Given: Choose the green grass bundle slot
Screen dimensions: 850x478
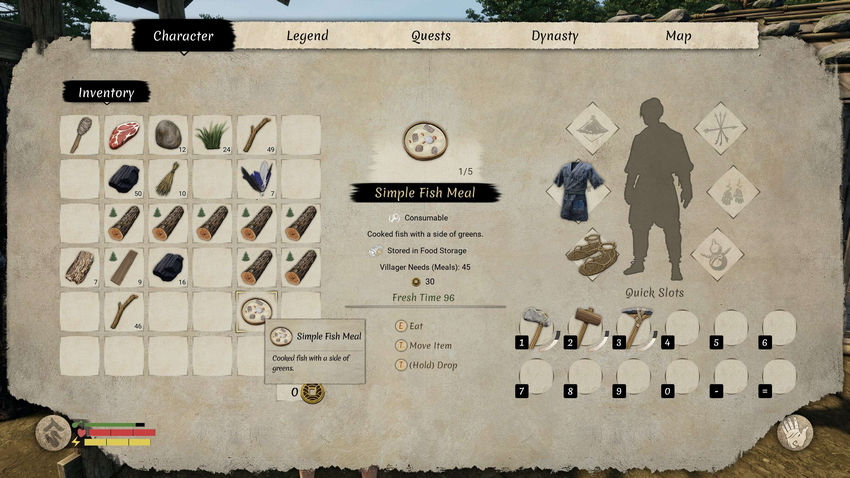Looking at the screenshot, I should pos(212,134).
